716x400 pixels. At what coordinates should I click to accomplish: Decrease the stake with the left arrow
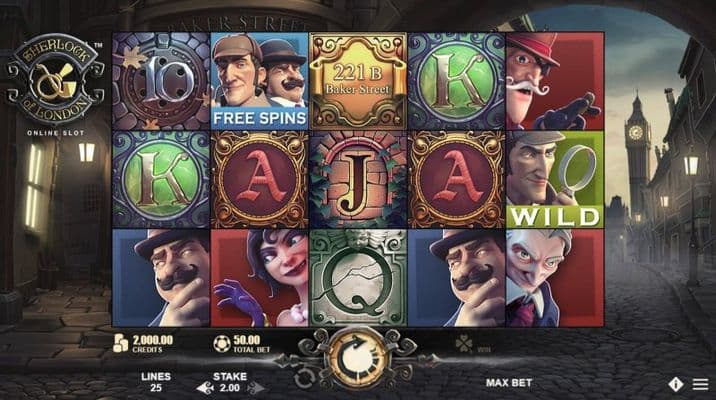[x=205, y=387]
